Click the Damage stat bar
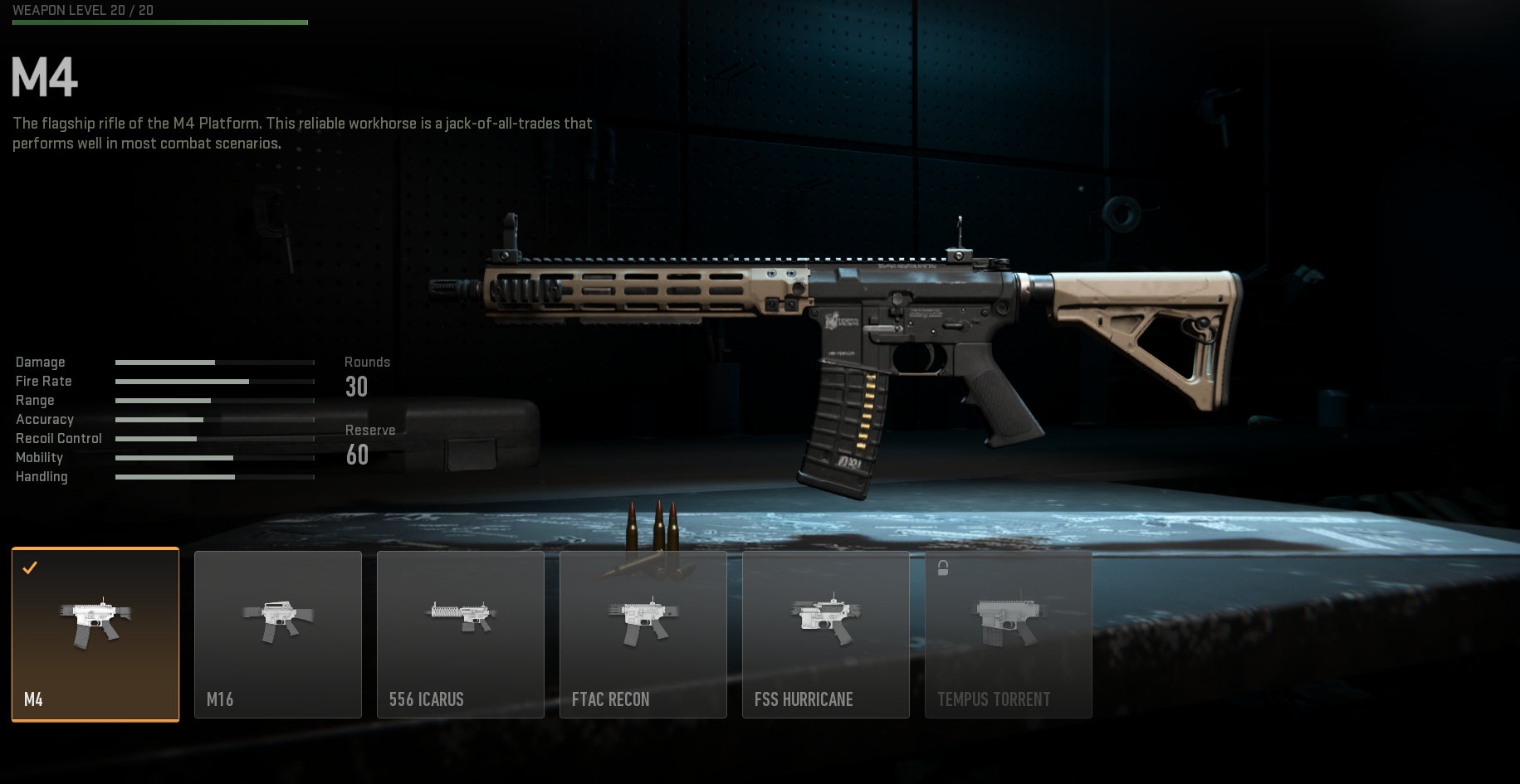The image size is (1520, 784). tap(214, 363)
